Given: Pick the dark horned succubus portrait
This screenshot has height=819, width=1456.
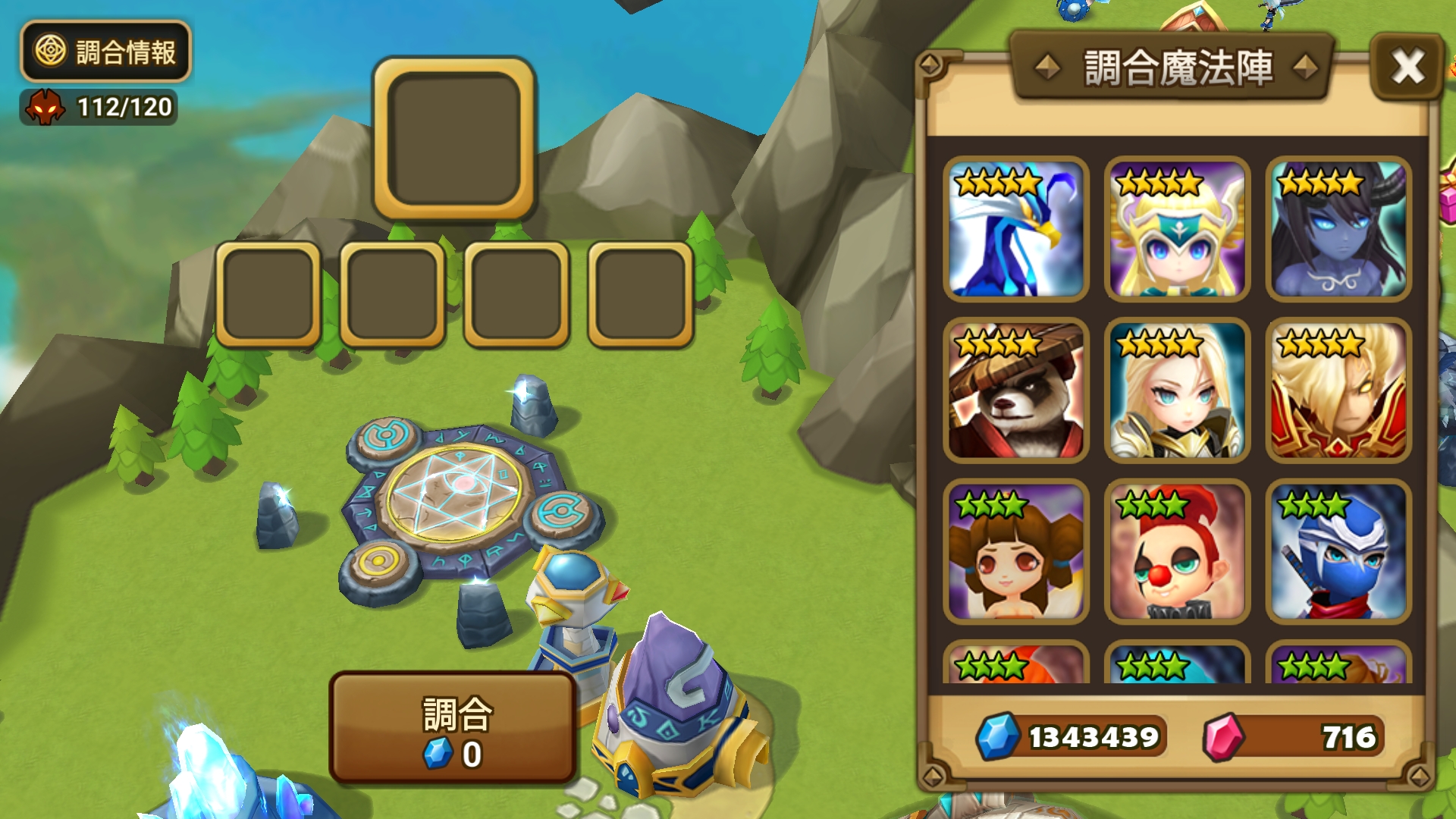Looking at the screenshot, I should tap(1338, 229).
